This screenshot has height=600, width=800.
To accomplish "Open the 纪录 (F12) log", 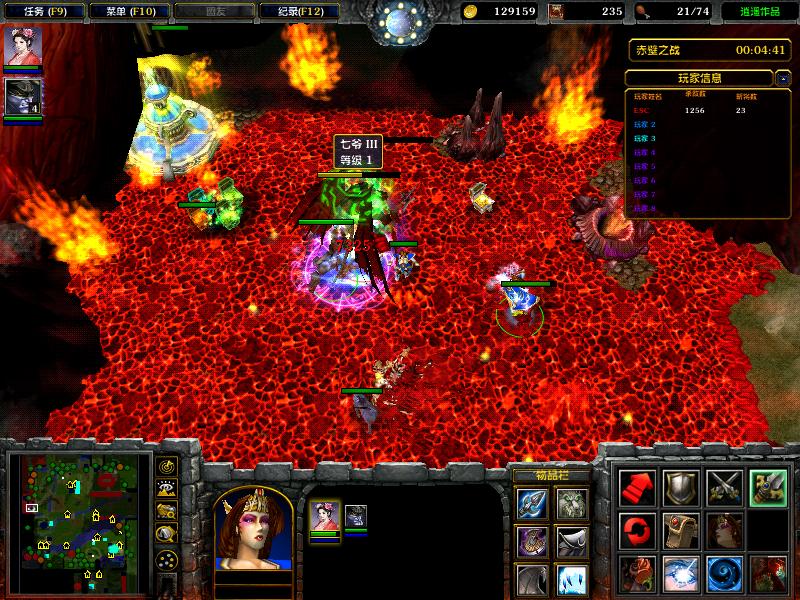I will tap(292, 12).
